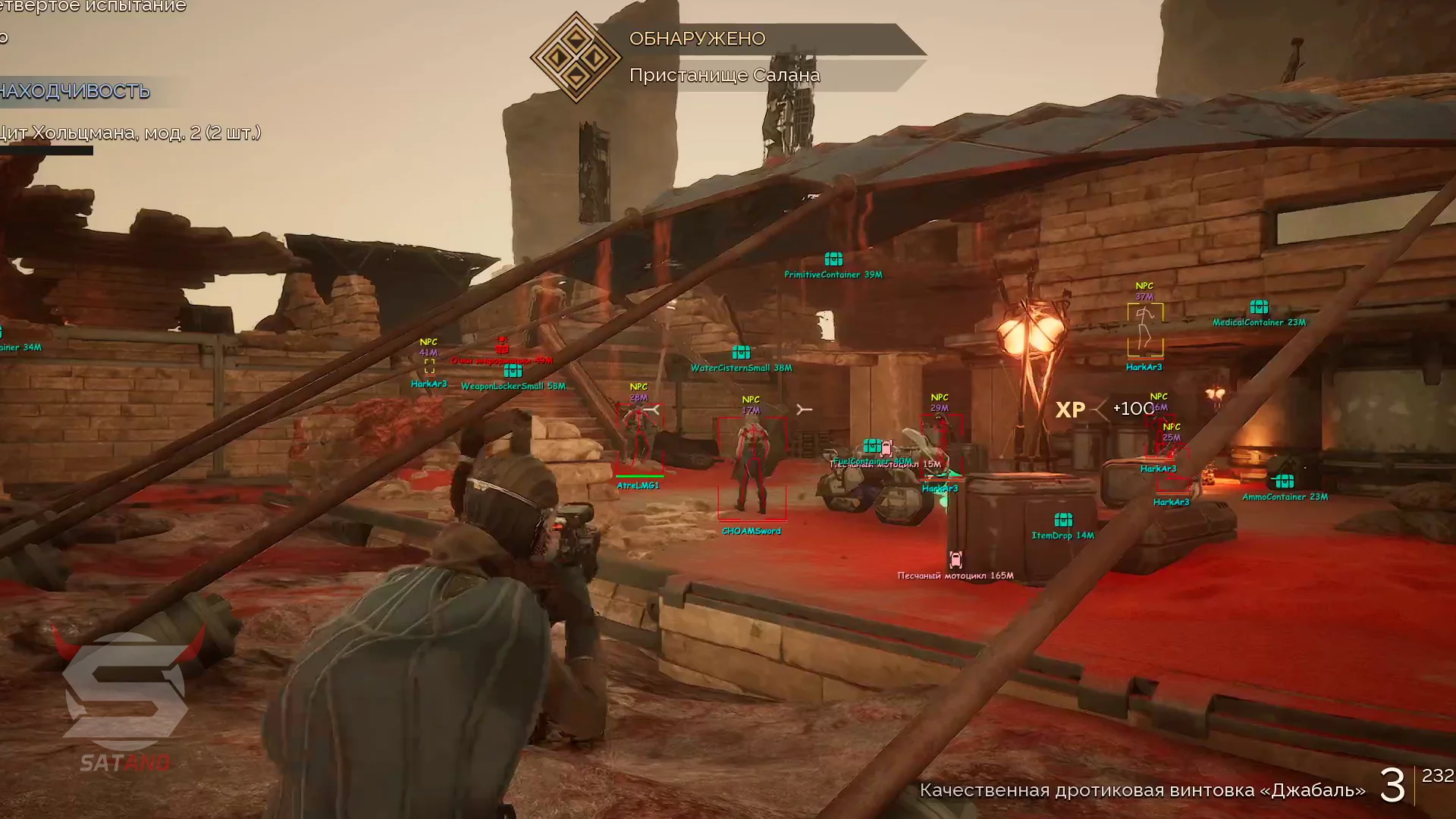Choose the AmmoContainer 23M marker icon

(x=1285, y=482)
